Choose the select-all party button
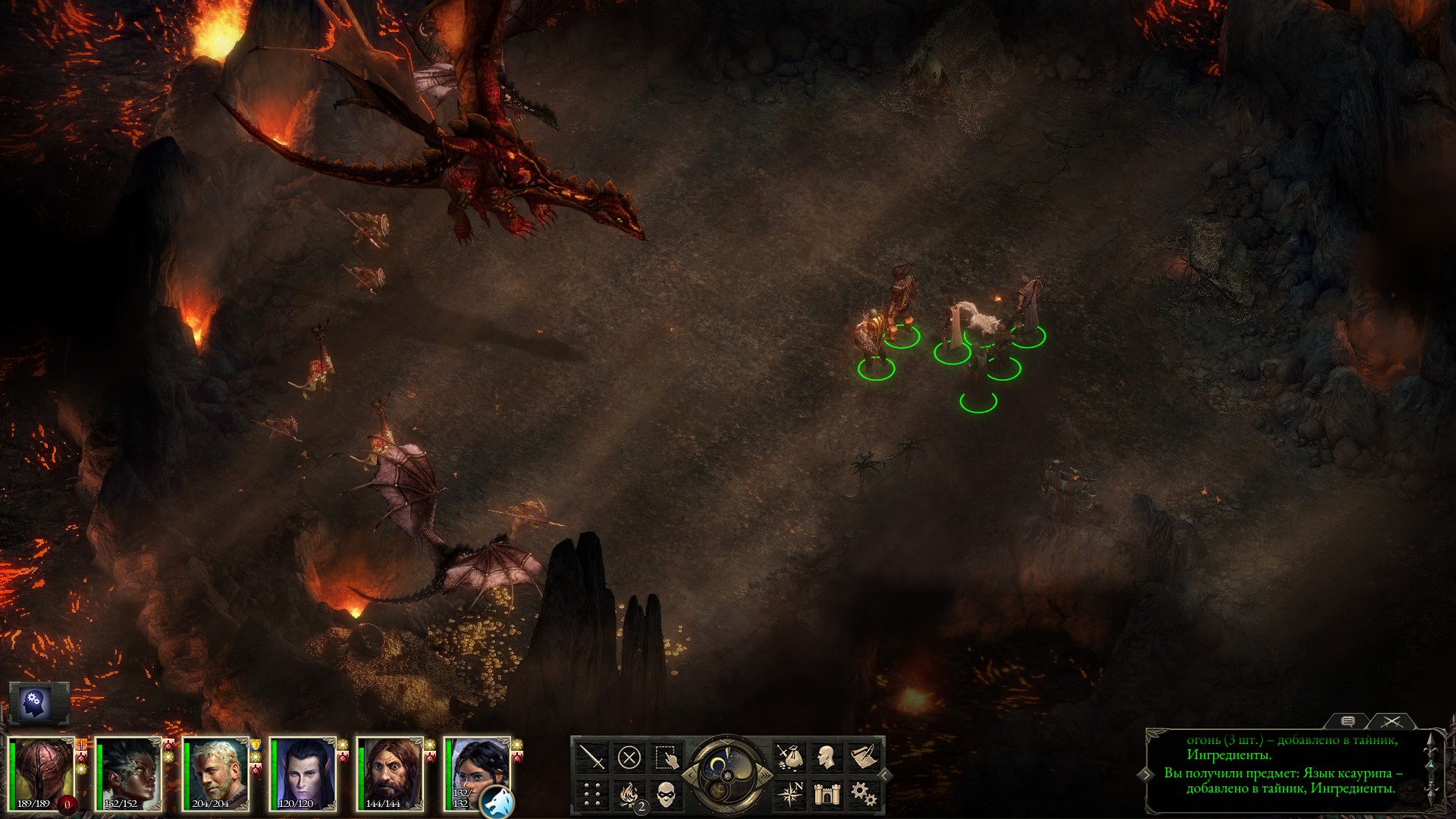 tap(666, 757)
